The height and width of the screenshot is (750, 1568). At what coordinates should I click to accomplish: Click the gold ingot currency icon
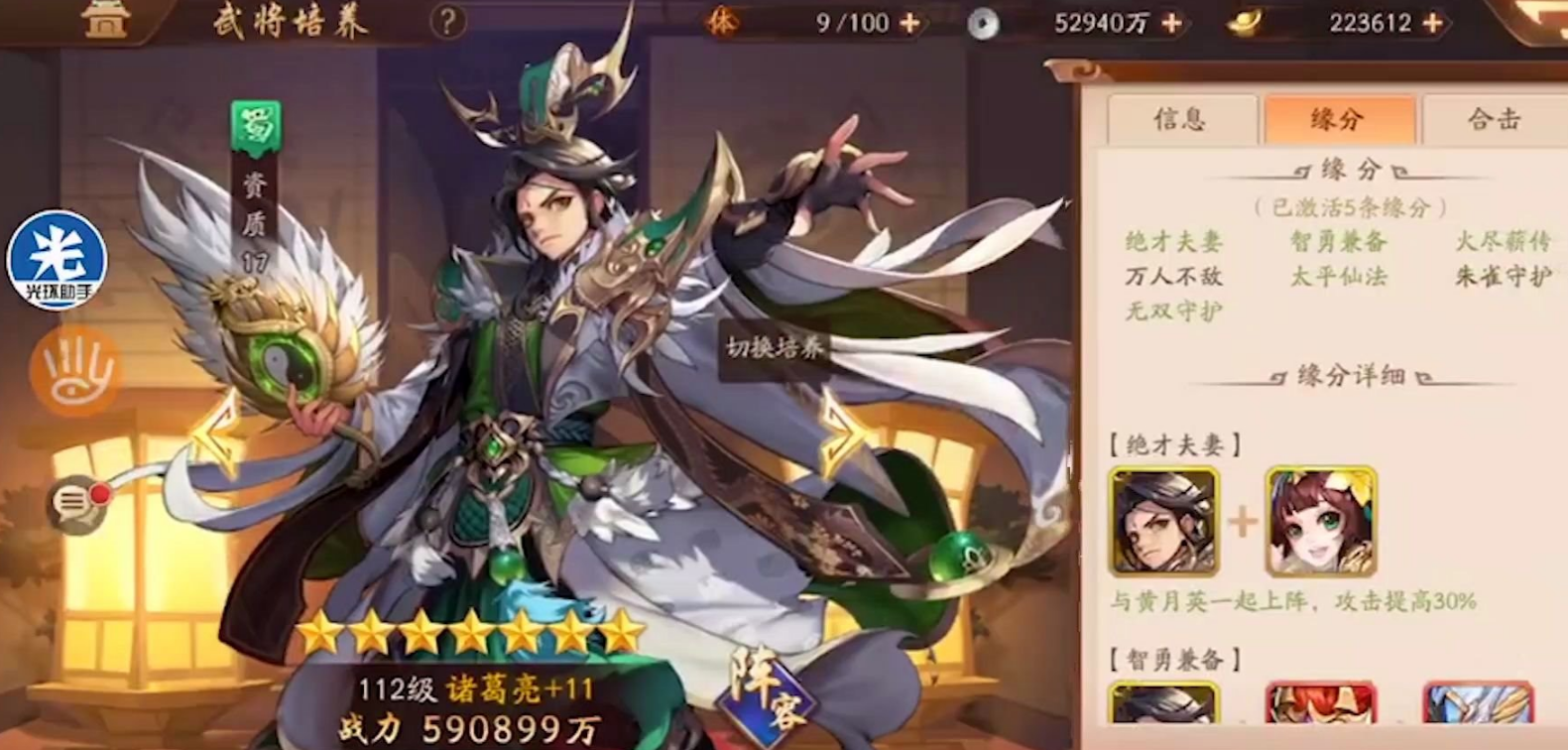pos(1248,22)
